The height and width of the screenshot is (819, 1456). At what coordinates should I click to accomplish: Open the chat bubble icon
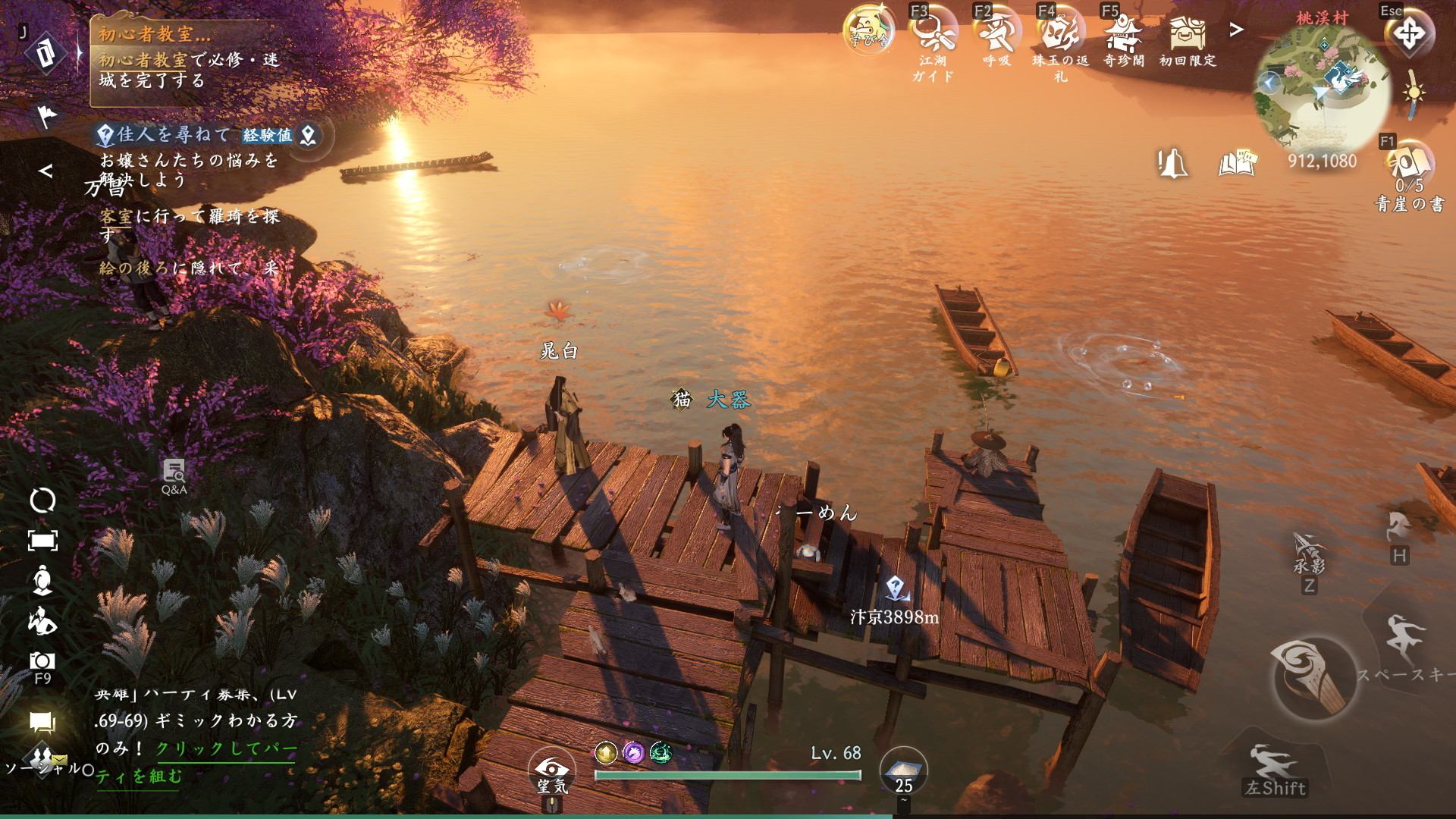click(42, 722)
